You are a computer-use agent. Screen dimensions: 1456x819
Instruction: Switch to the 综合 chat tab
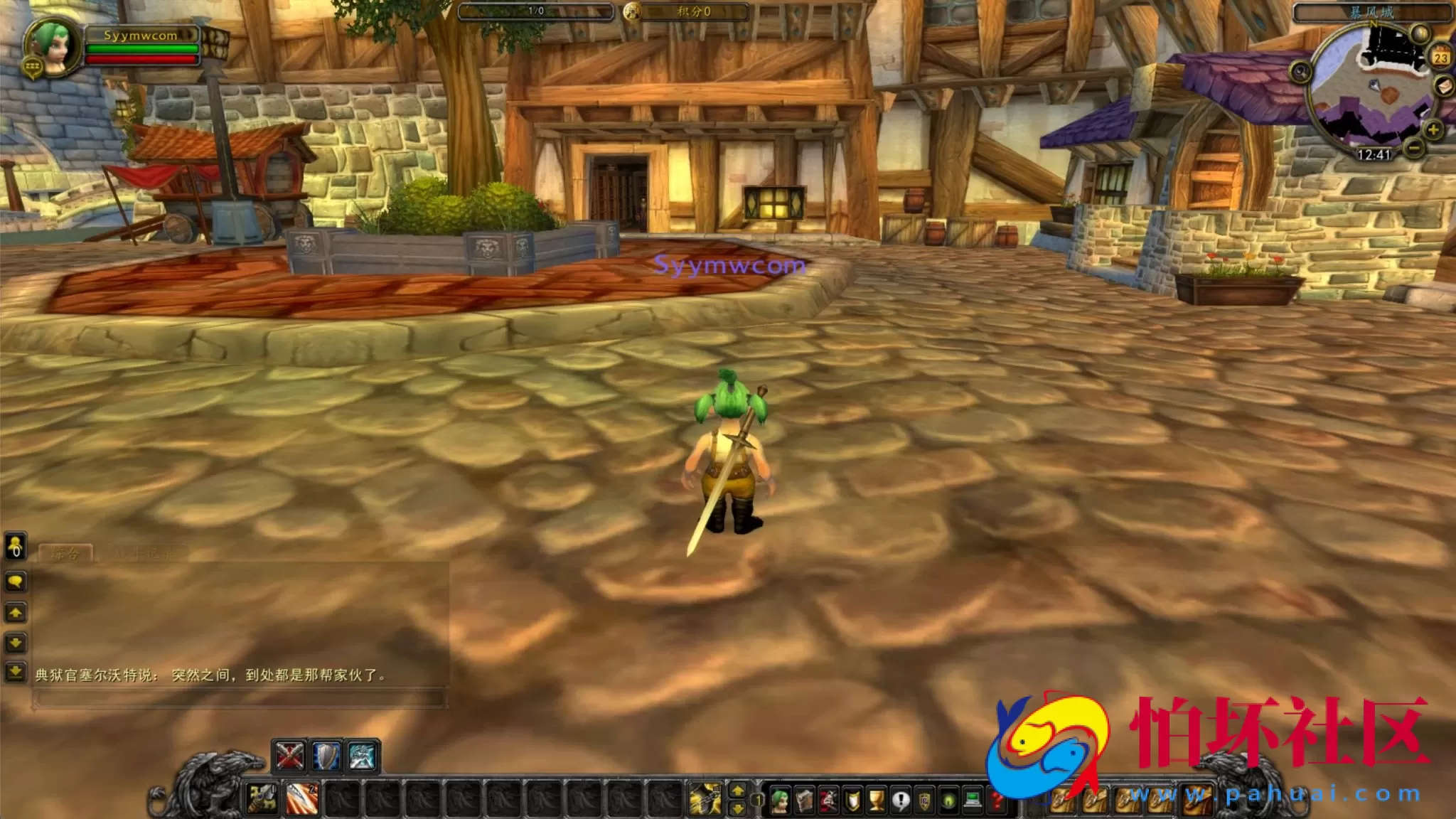[66, 552]
